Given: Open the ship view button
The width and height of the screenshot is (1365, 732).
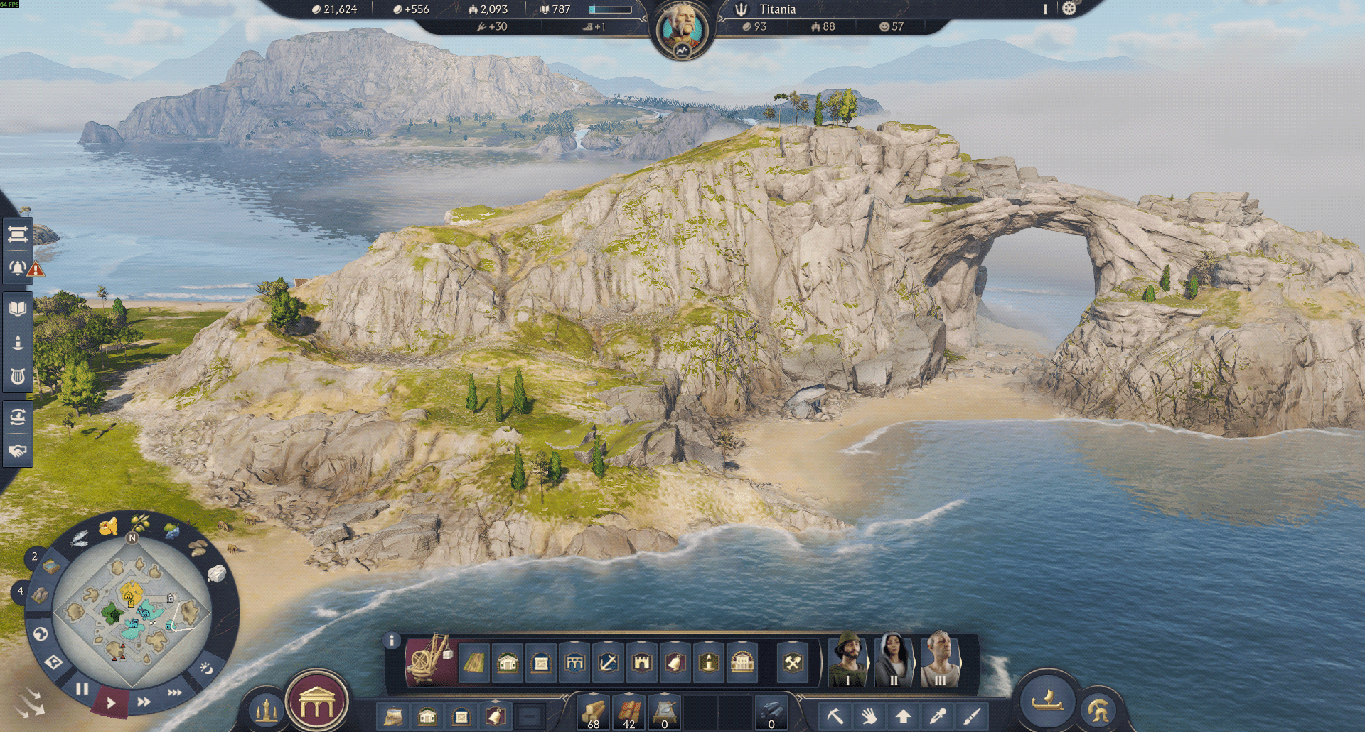Looking at the screenshot, I should (x=1046, y=699).
